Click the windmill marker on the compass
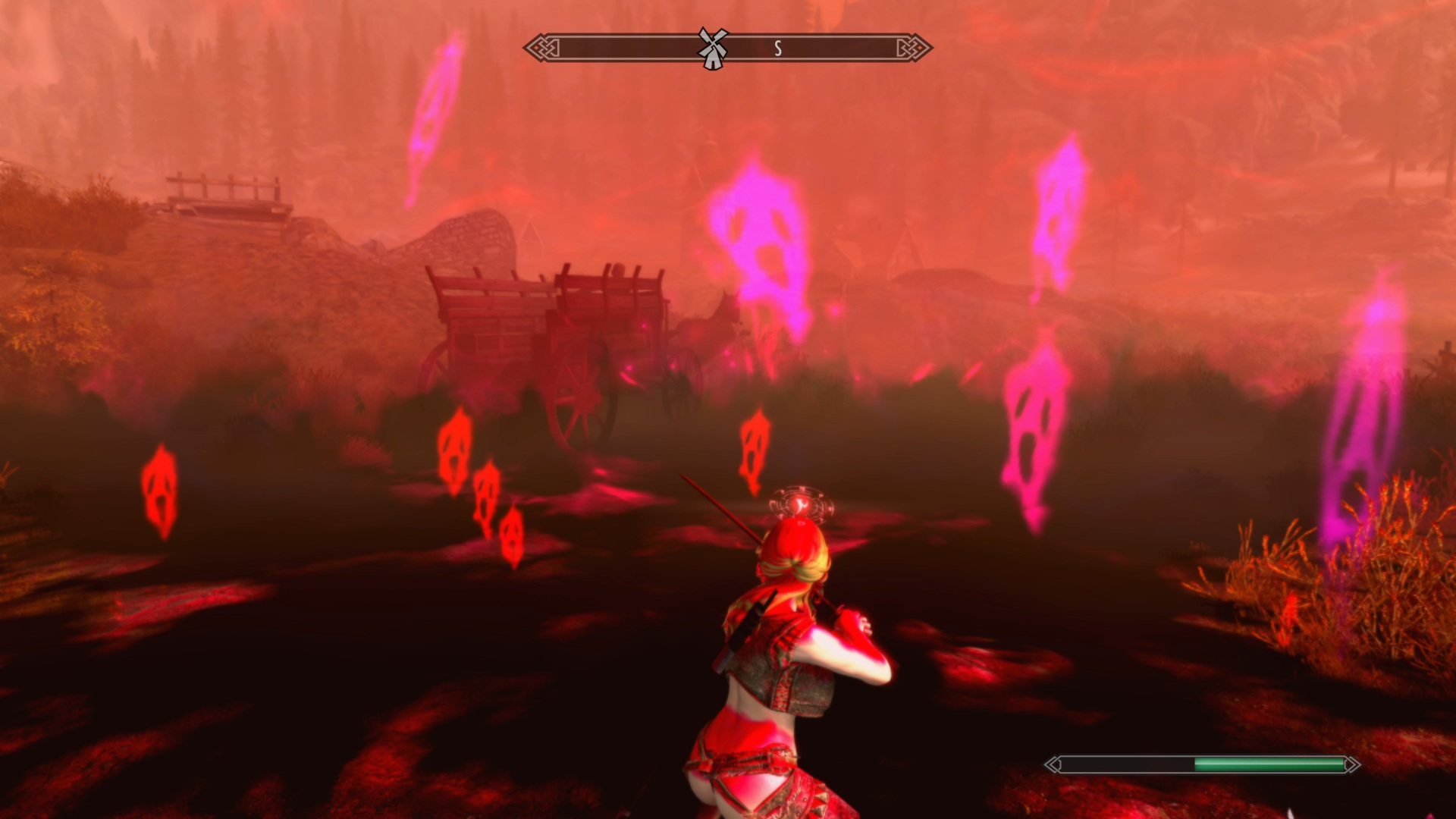This screenshot has width=1456, height=819. point(712,49)
